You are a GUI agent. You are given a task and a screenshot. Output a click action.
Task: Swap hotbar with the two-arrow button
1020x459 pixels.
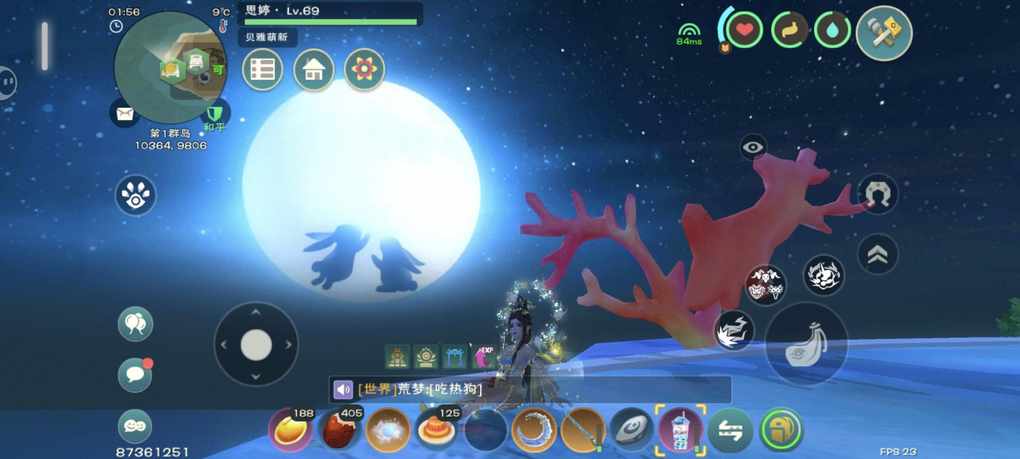pos(730,431)
